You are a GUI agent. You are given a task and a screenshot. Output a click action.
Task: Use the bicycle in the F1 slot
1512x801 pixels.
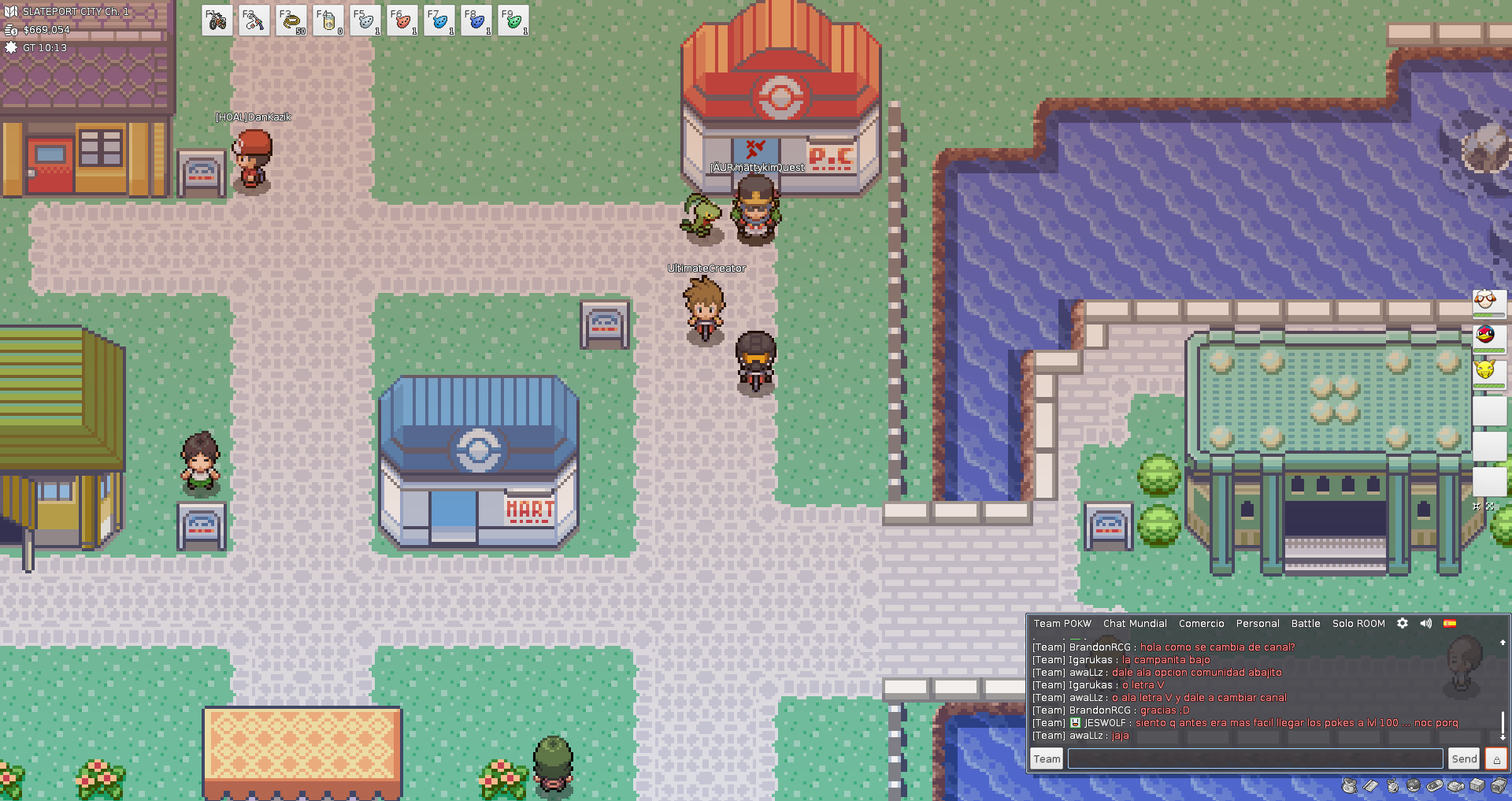pyautogui.click(x=217, y=21)
